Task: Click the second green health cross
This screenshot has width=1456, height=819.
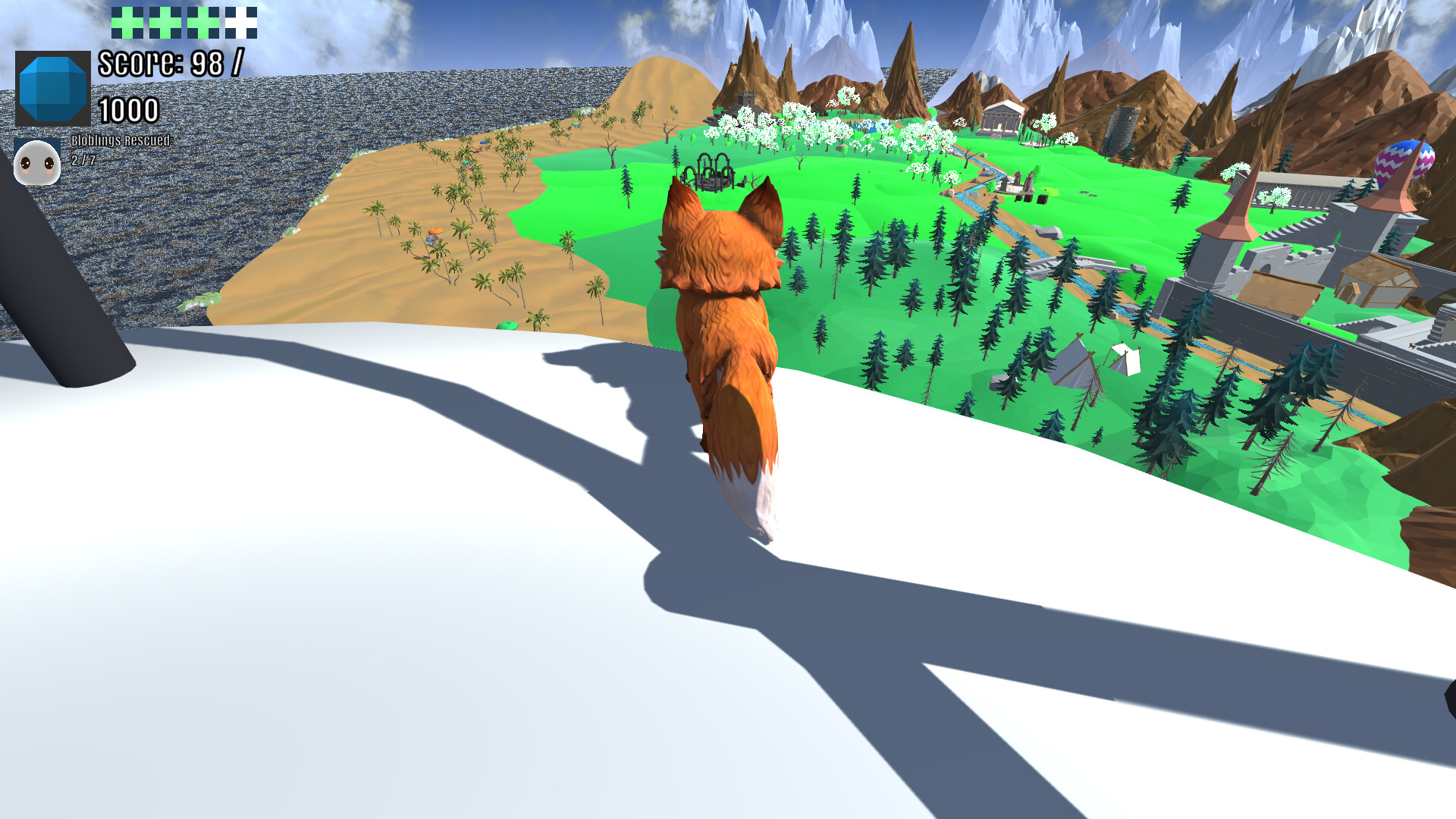Action: coord(164,24)
